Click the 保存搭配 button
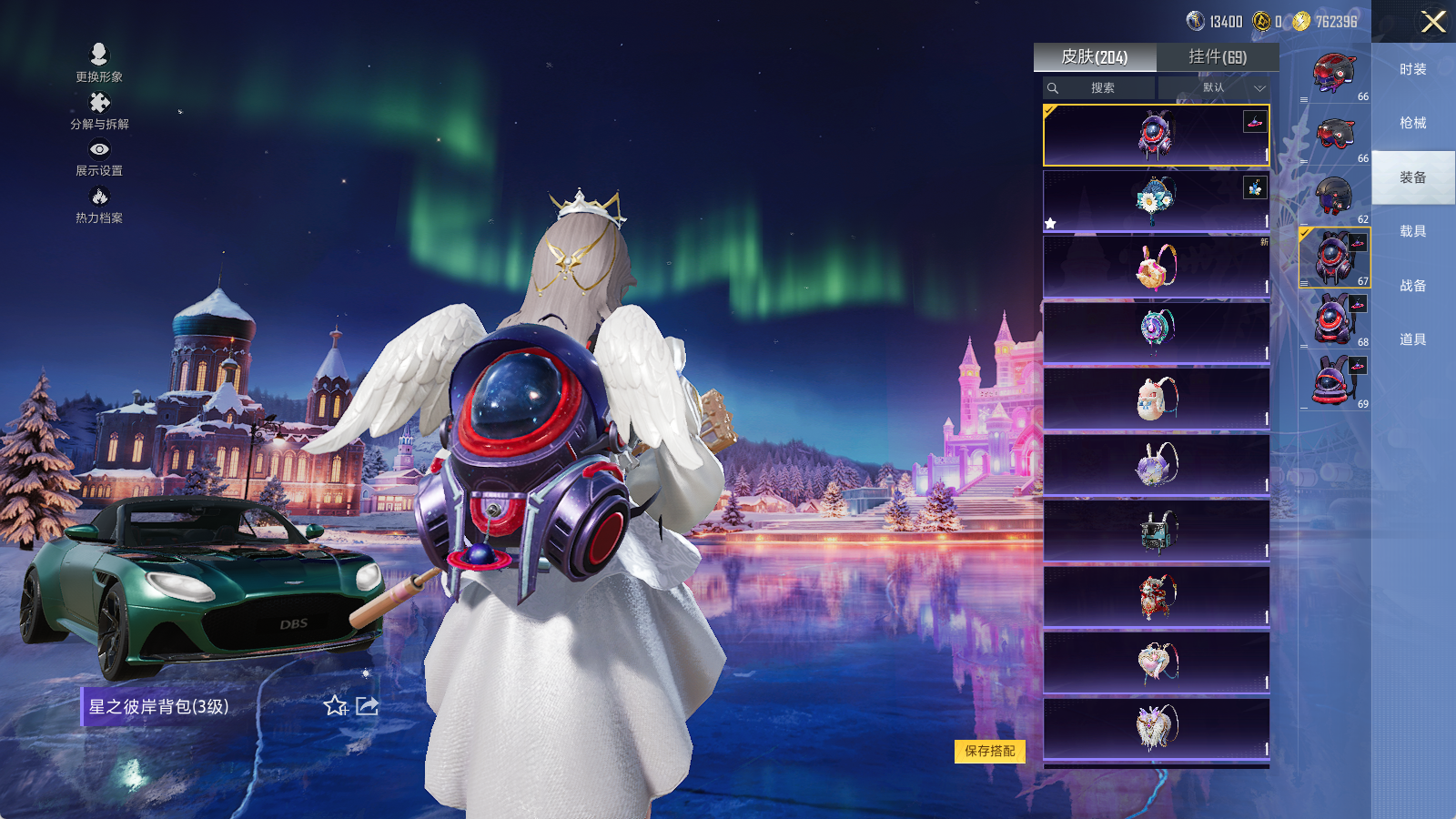This screenshot has height=819, width=1456. tap(990, 751)
